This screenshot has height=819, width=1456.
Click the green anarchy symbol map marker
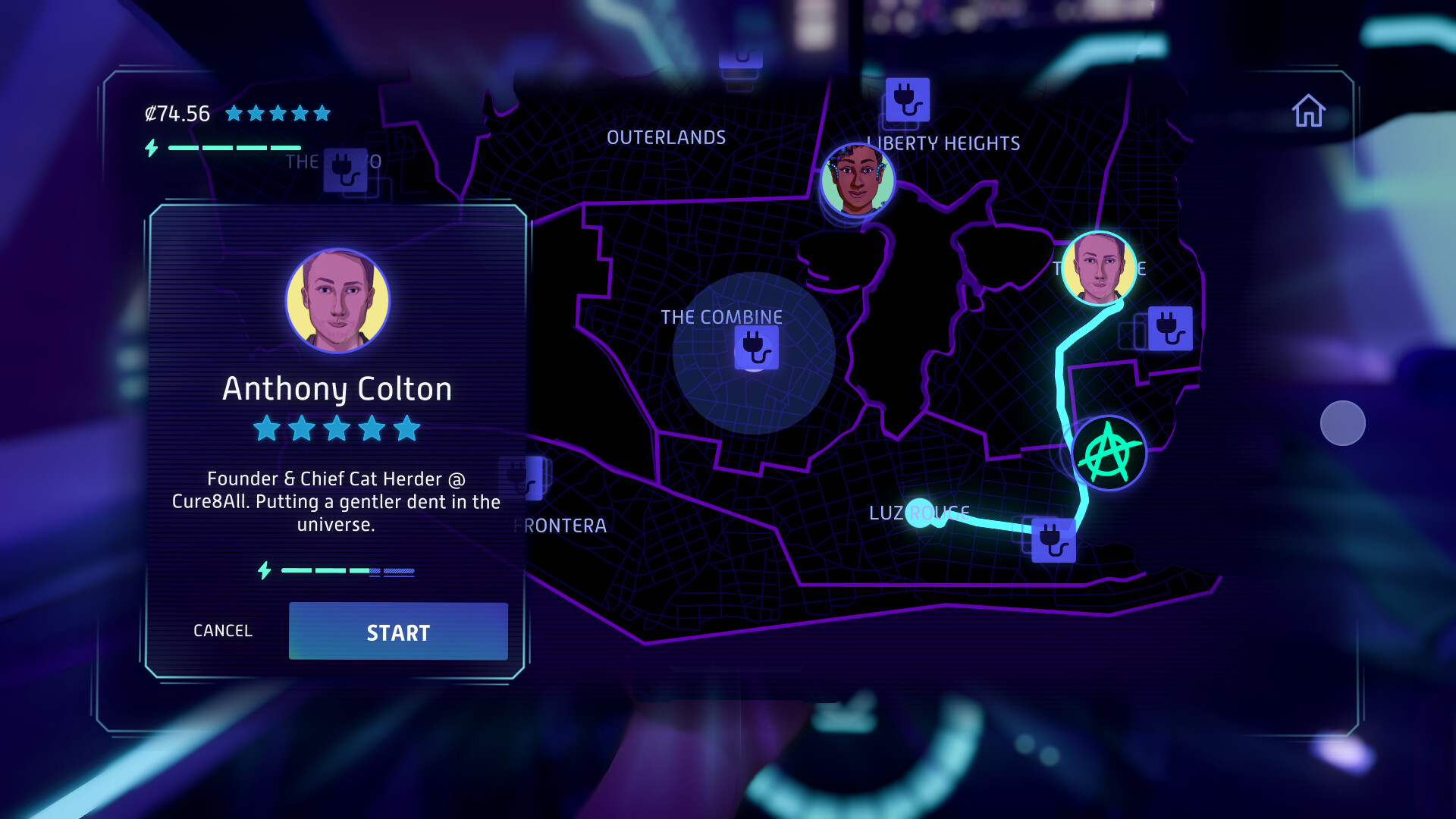pyautogui.click(x=1109, y=453)
